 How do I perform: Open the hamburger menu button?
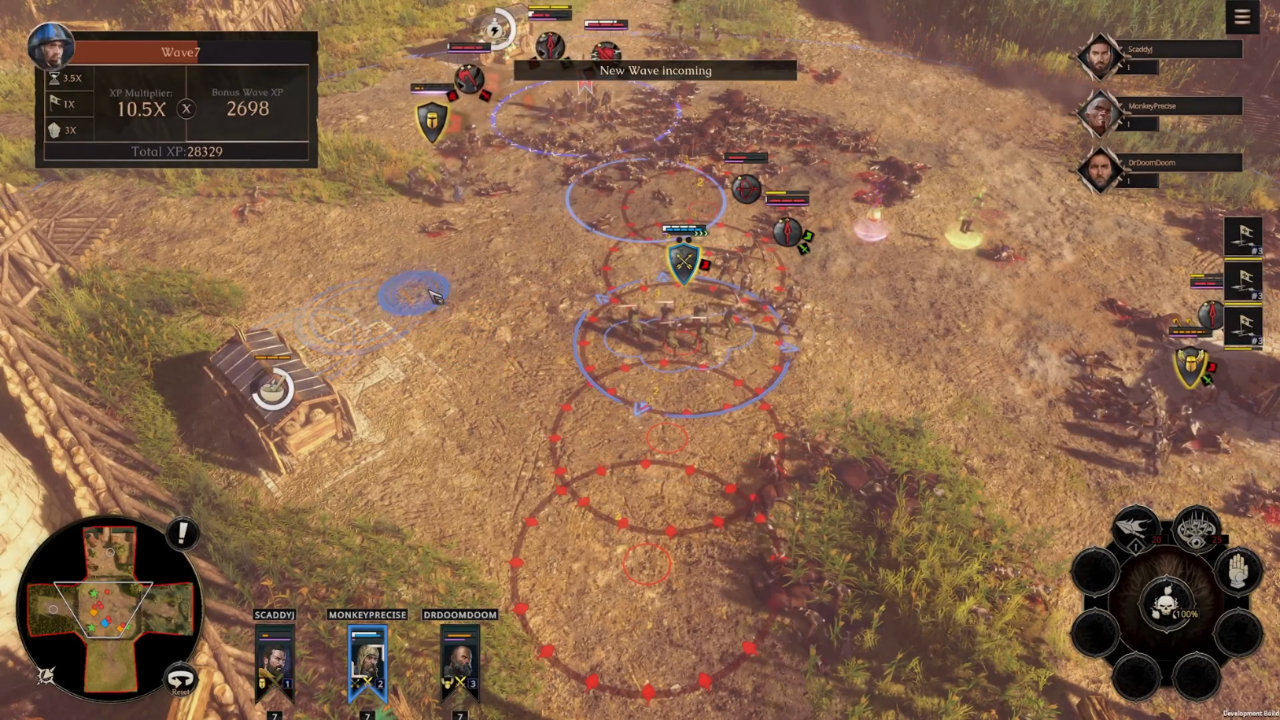pyautogui.click(x=1242, y=17)
